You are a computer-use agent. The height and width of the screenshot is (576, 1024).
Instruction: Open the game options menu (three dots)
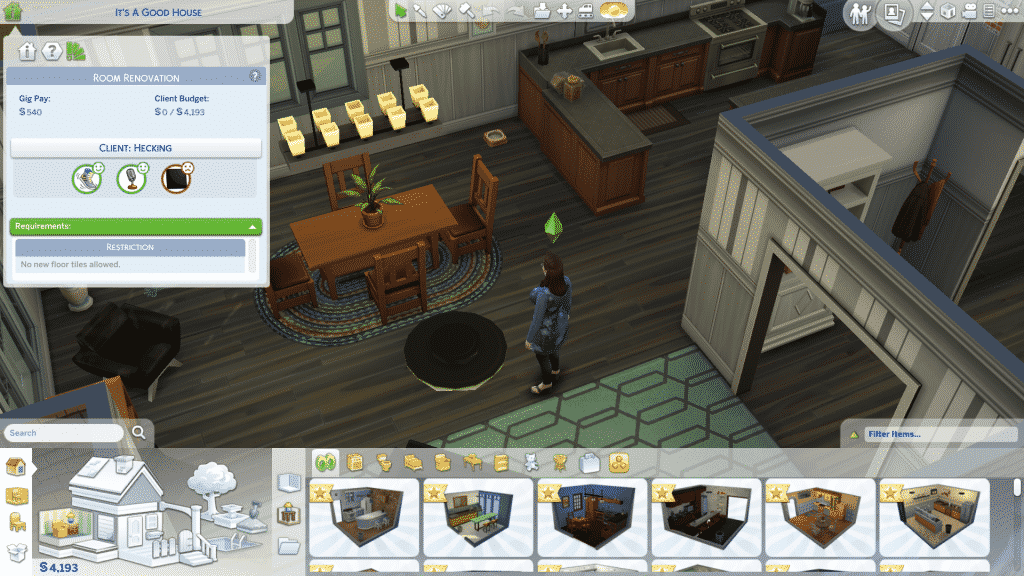click(1010, 11)
